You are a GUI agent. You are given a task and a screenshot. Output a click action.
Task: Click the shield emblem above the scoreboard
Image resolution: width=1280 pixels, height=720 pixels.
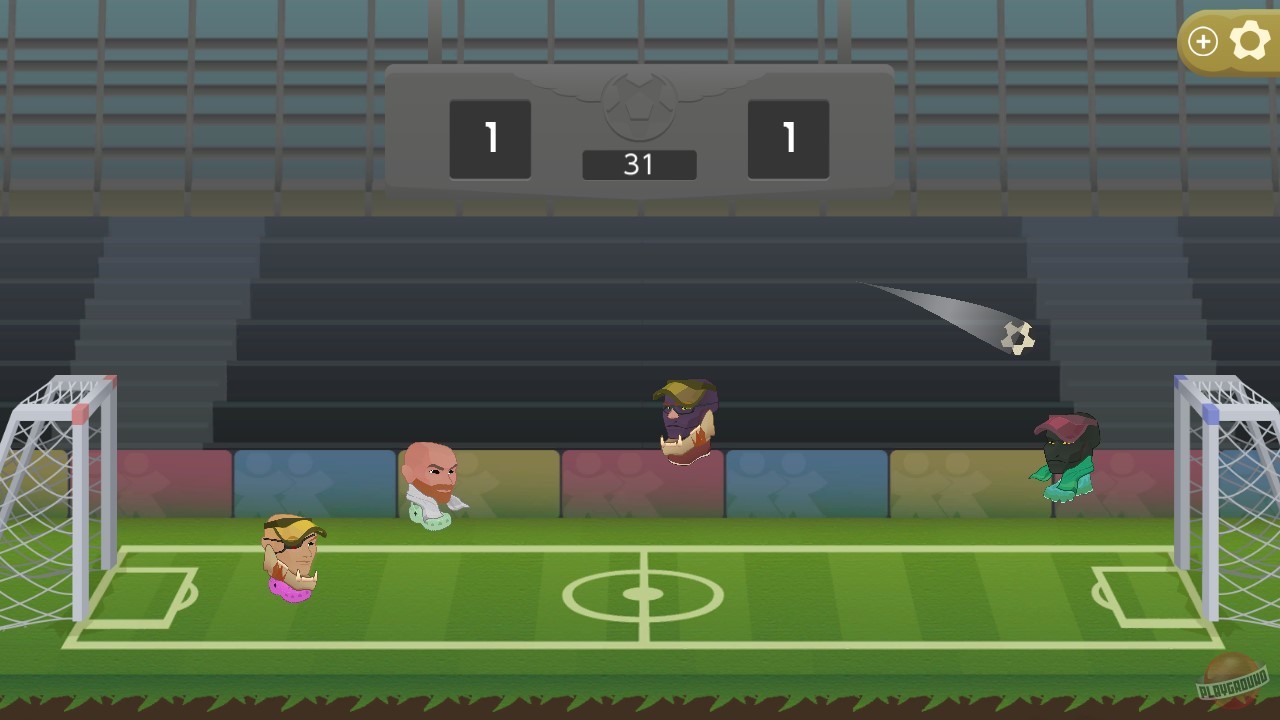pyautogui.click(x=640, y=105)
